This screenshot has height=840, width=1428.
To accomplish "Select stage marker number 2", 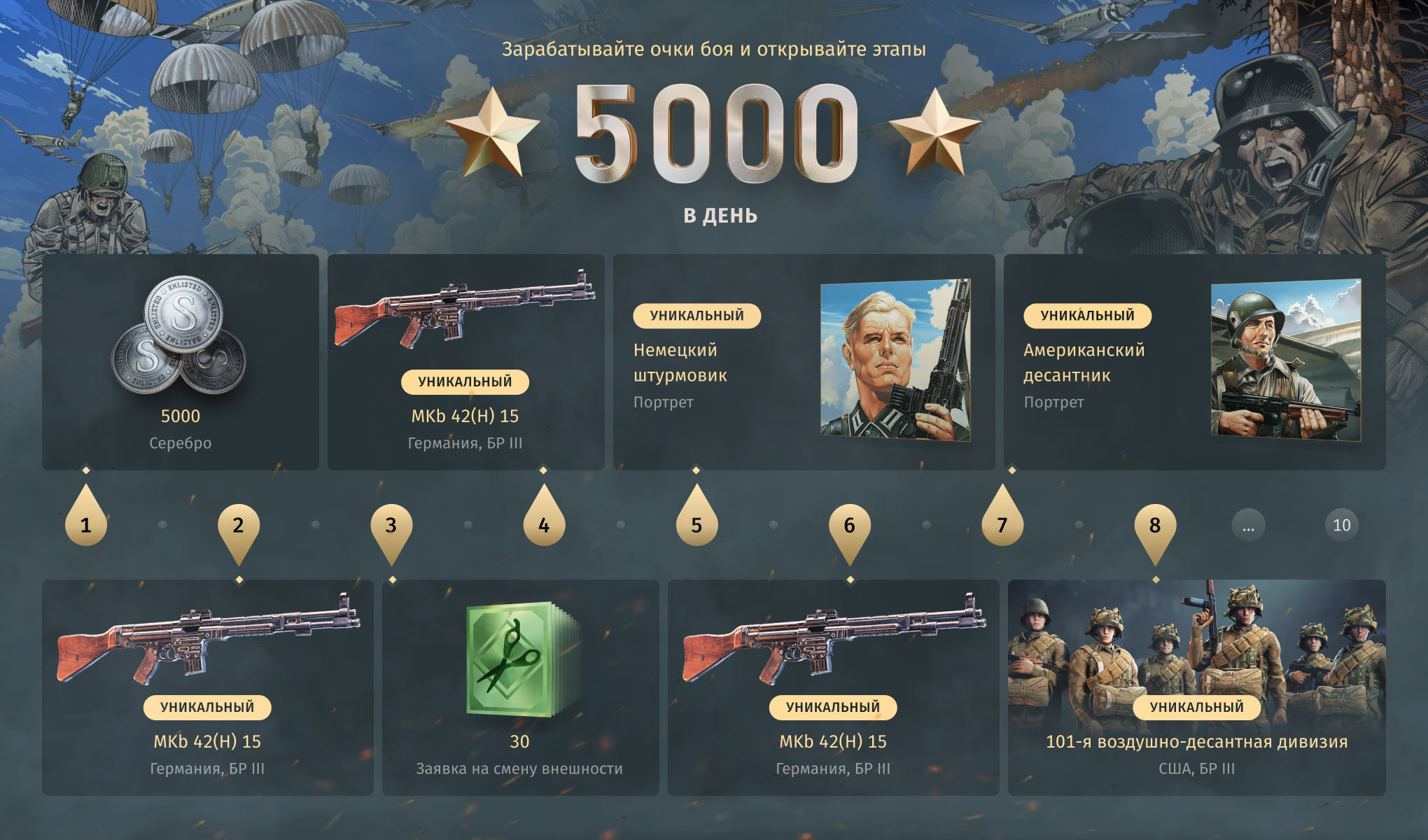I will [239, 524].
